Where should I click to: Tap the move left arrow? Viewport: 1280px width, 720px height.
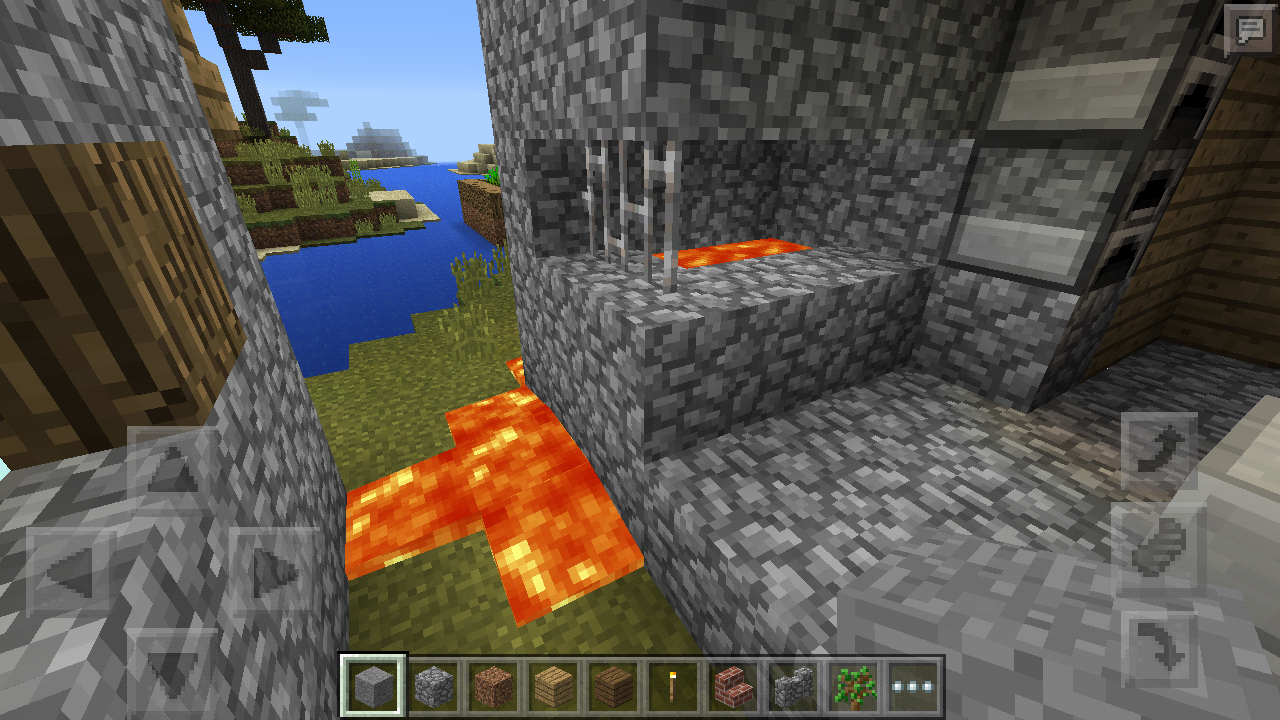[x=70, y=572]
